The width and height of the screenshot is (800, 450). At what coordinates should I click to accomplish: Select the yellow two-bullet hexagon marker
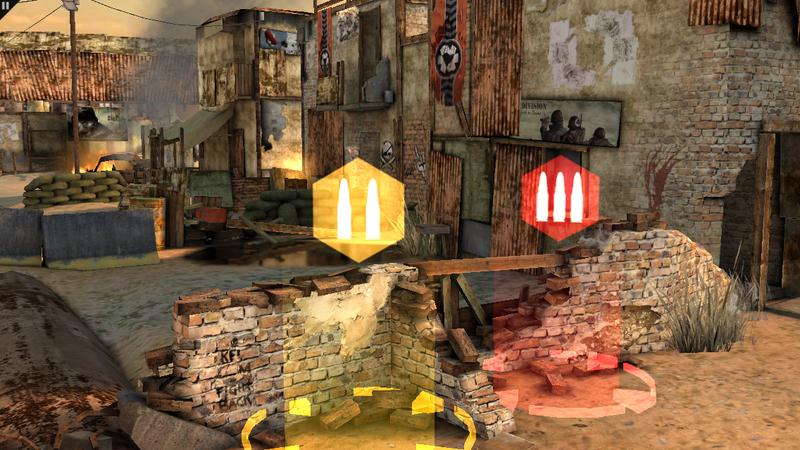pyautogui.click(x=358, y=202)
